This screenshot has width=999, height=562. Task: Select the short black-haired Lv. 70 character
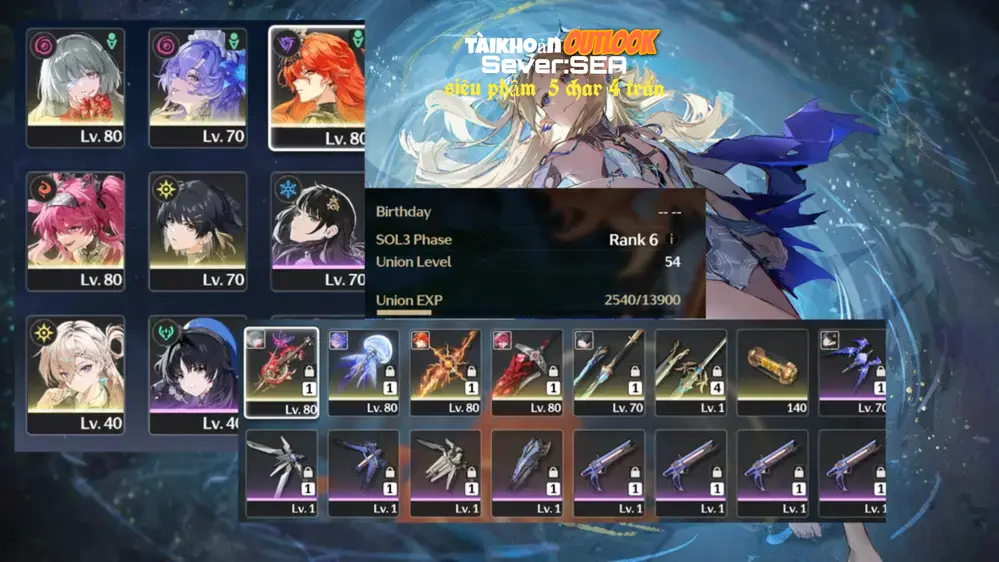click(x=198, y=230)
